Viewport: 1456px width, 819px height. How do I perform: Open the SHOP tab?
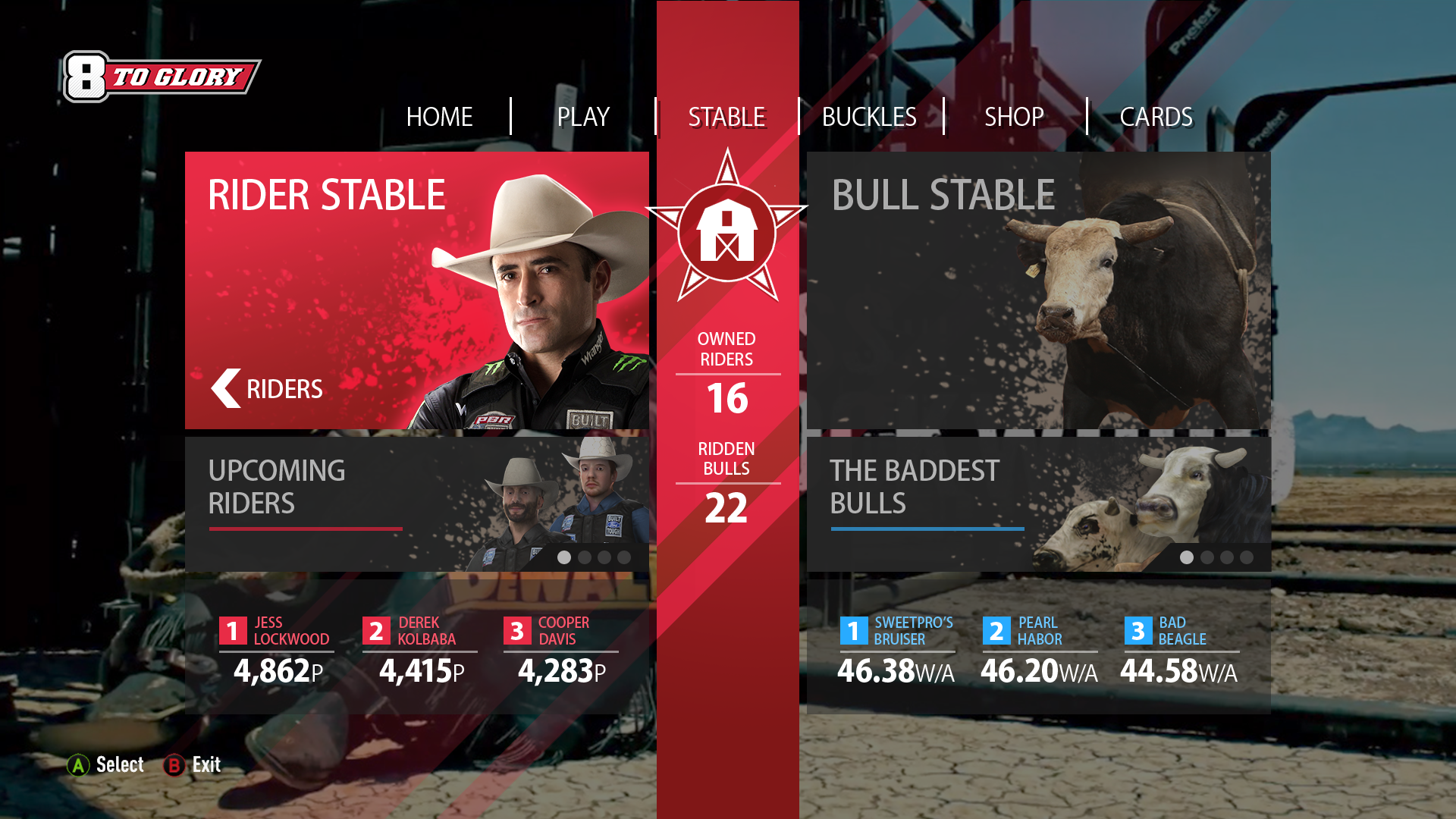[x=1014, y=117]
